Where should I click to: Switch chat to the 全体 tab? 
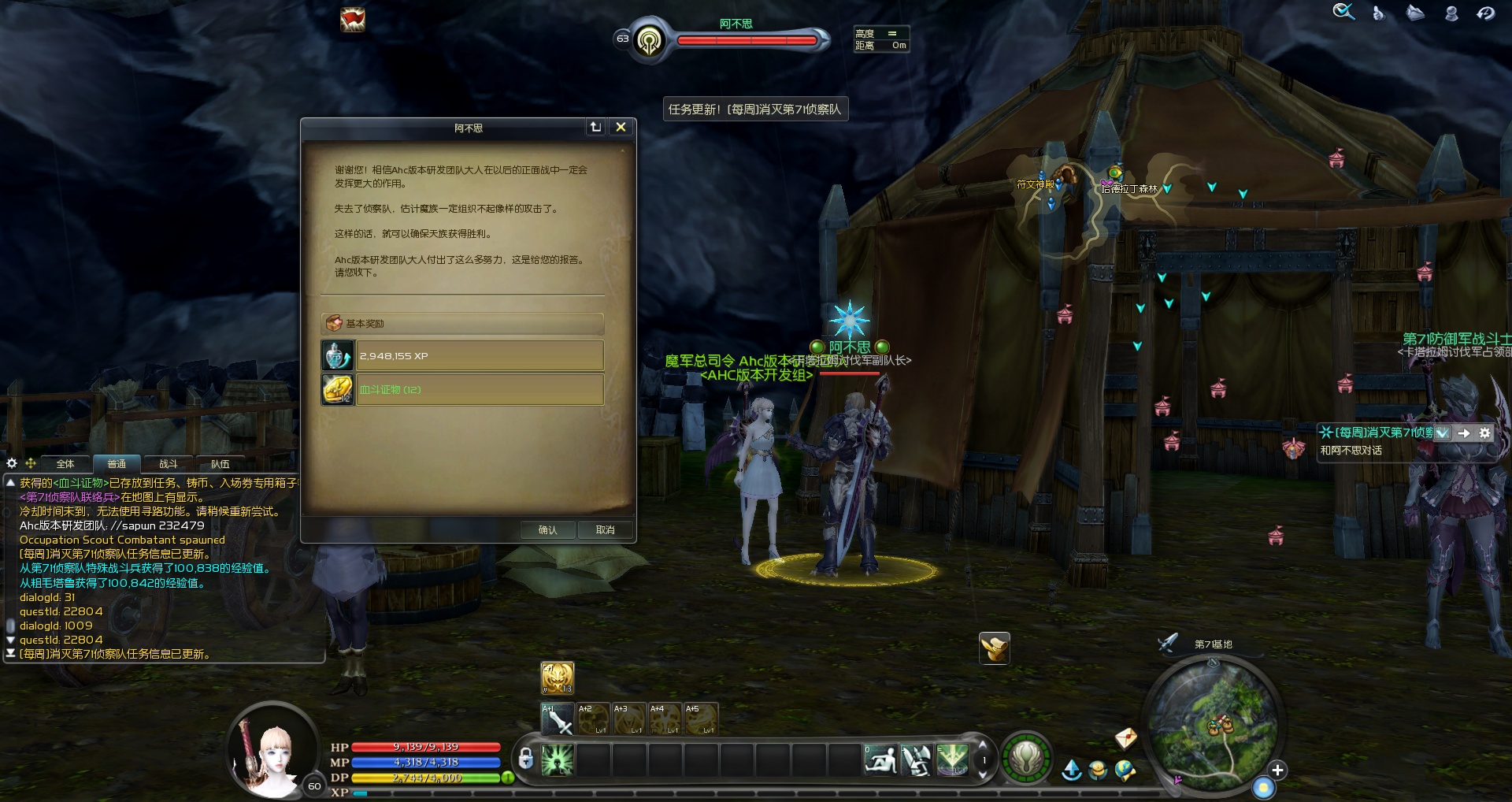(x=65, y=464)
